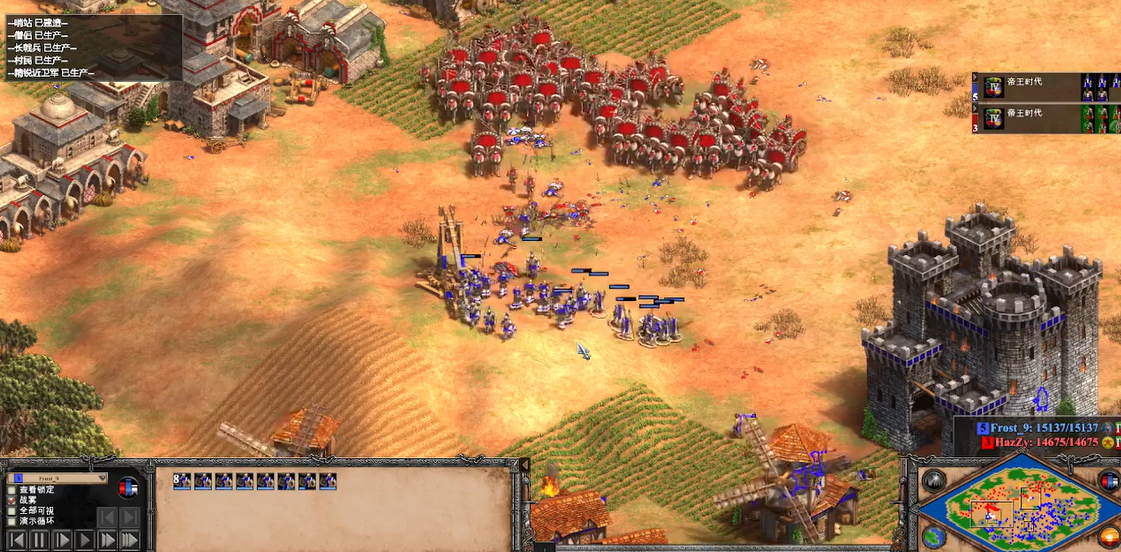The height and width of the screenshot is (552, 1121).
Task: Click the signal flare button beside the minimap
Action: pos(934,481)
